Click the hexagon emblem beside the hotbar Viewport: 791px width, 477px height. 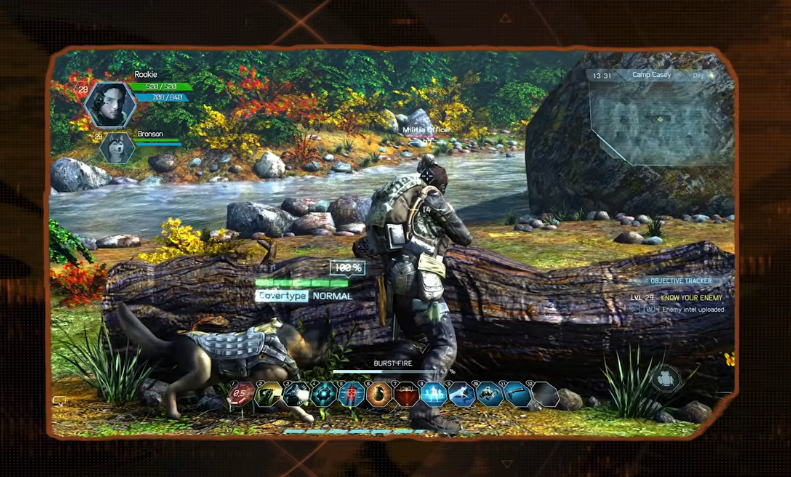(x=667, y=379)
